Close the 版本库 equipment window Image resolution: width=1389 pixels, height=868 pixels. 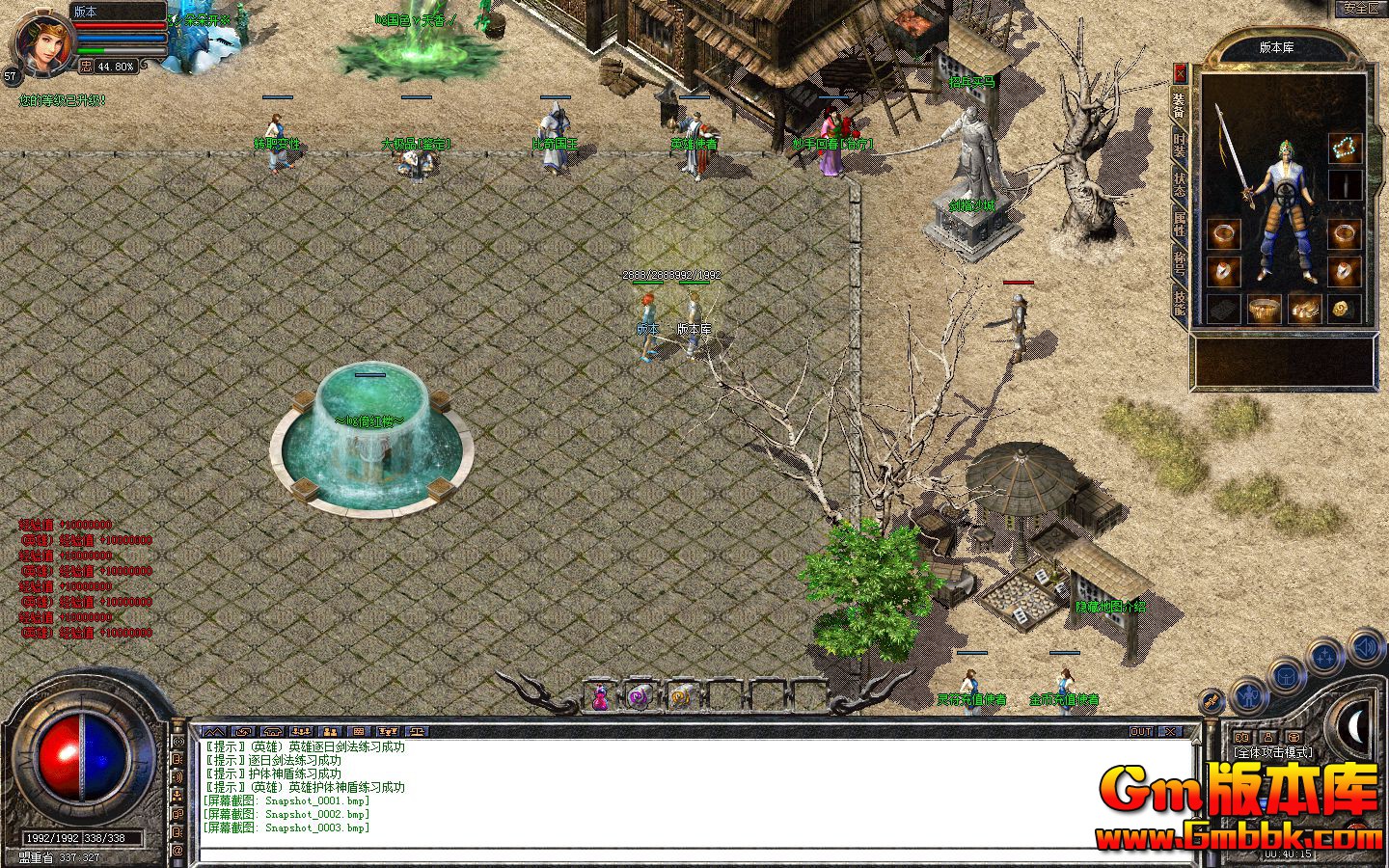[x=1181, y=71]
